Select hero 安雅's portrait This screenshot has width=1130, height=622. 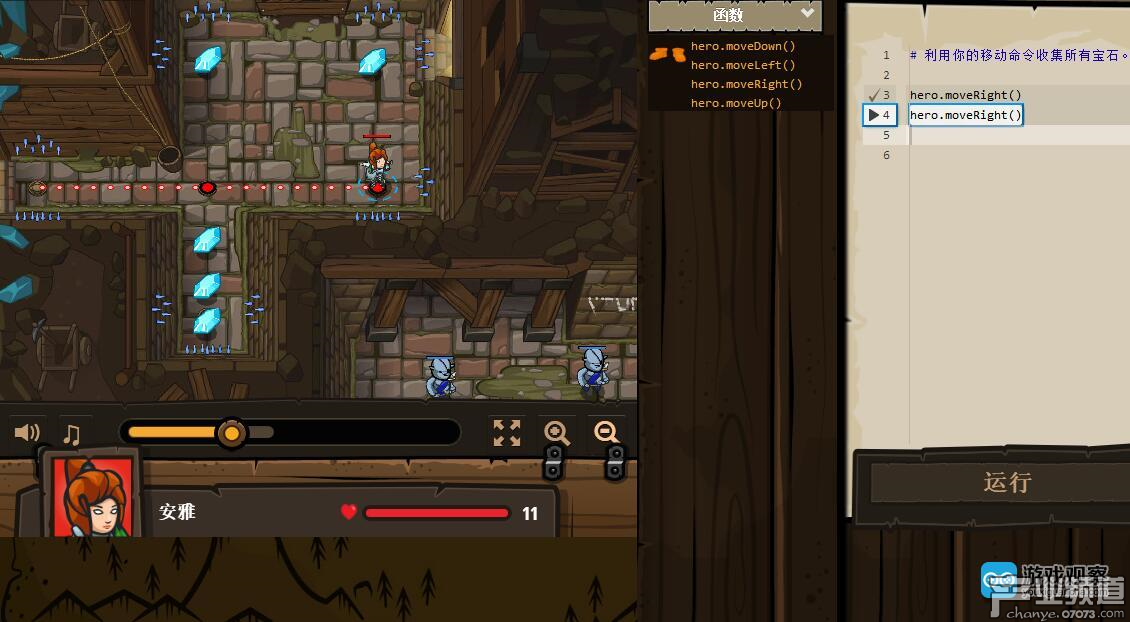(92, 497)
